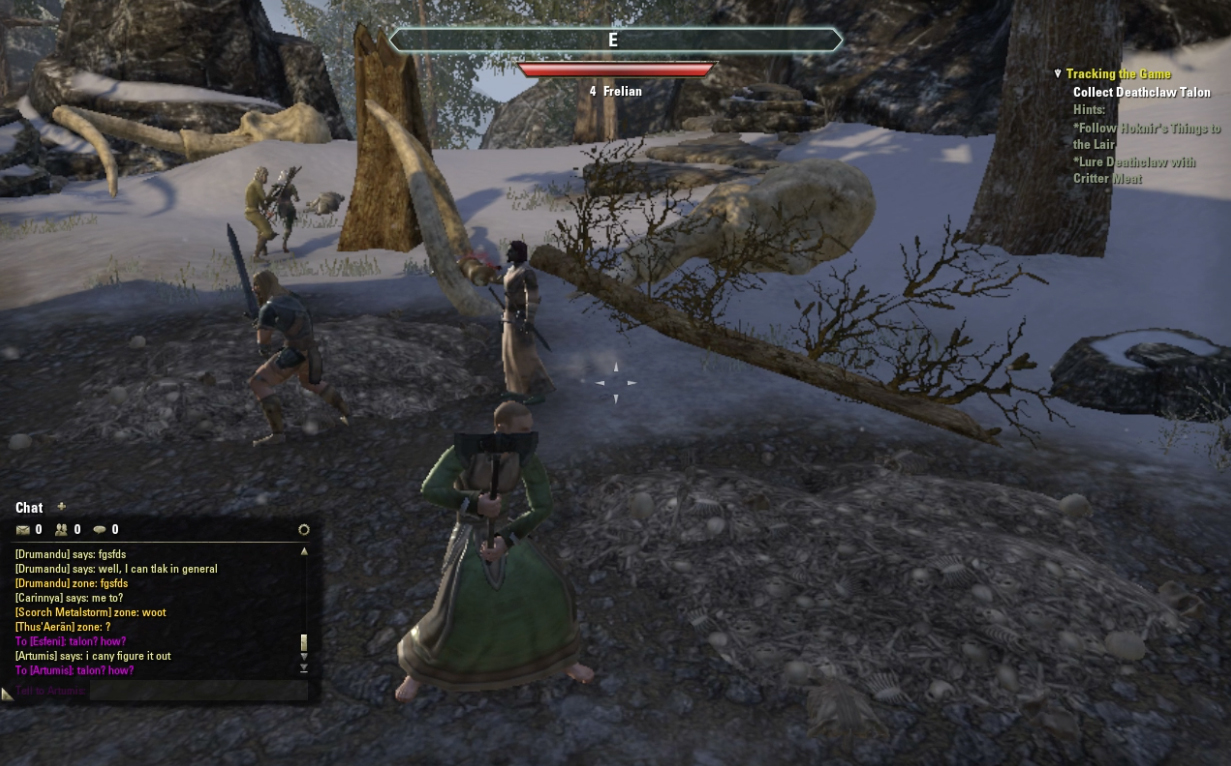The height and width of the screenshot is (766, 1231).
Task: Add a new chat tab with the plus
Action: [61, 507]
